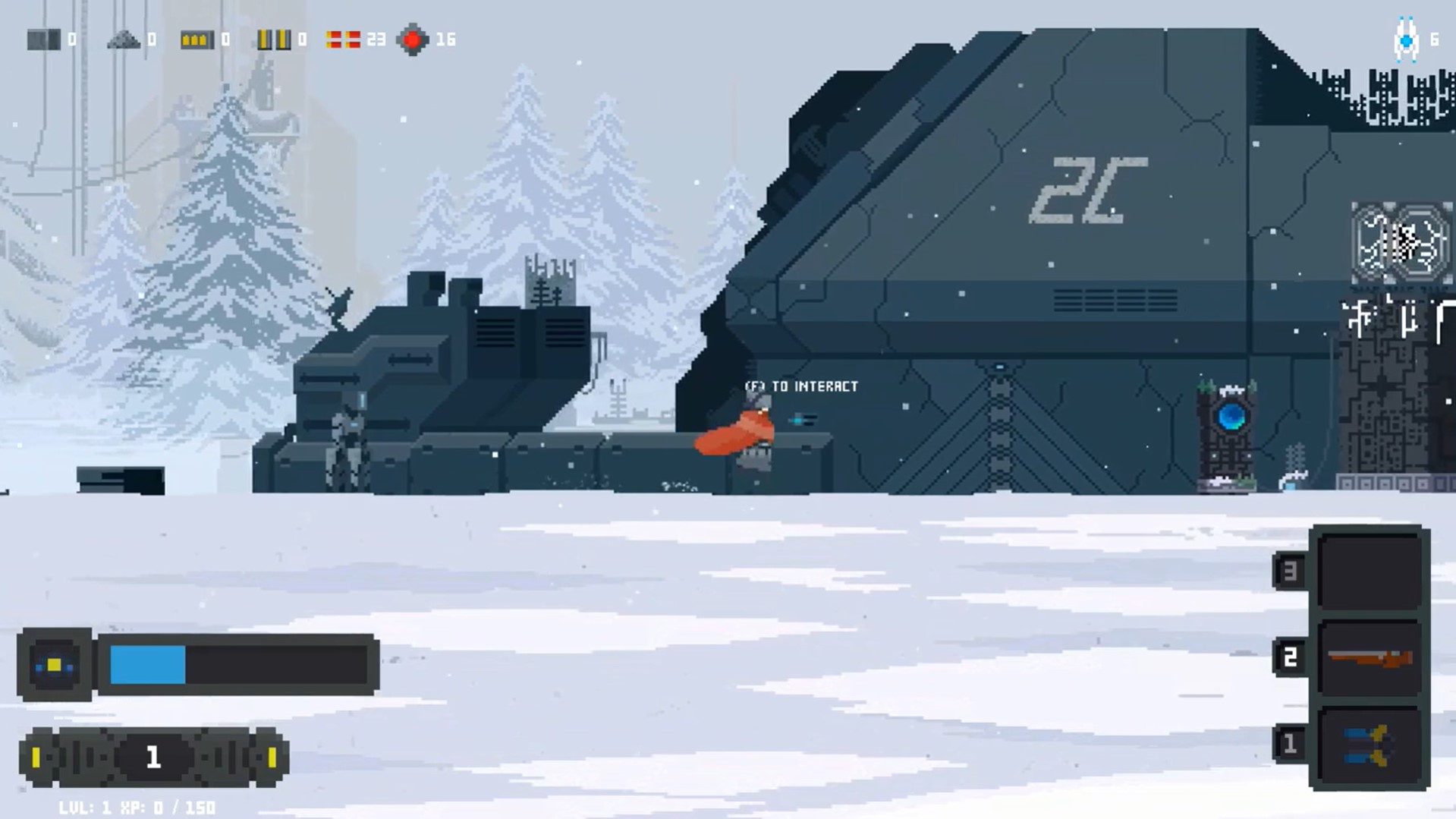Click the red shotgun shells ammo icon

[343, 39]
